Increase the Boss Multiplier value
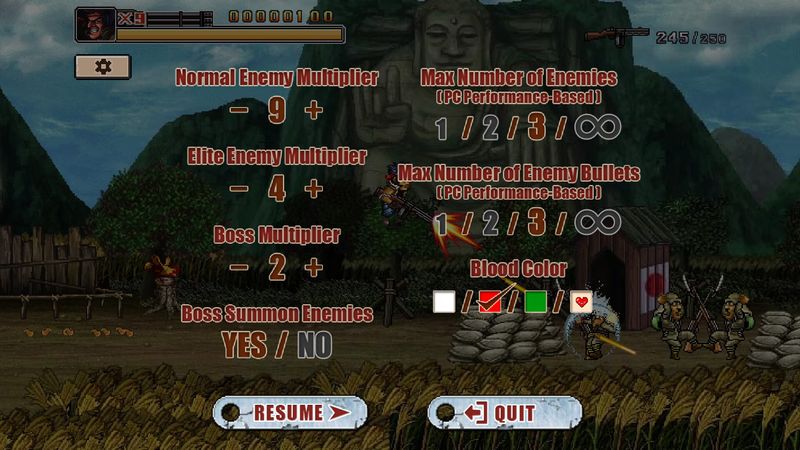This screenshot has width=800, height=450. click(x=314, y=267)
